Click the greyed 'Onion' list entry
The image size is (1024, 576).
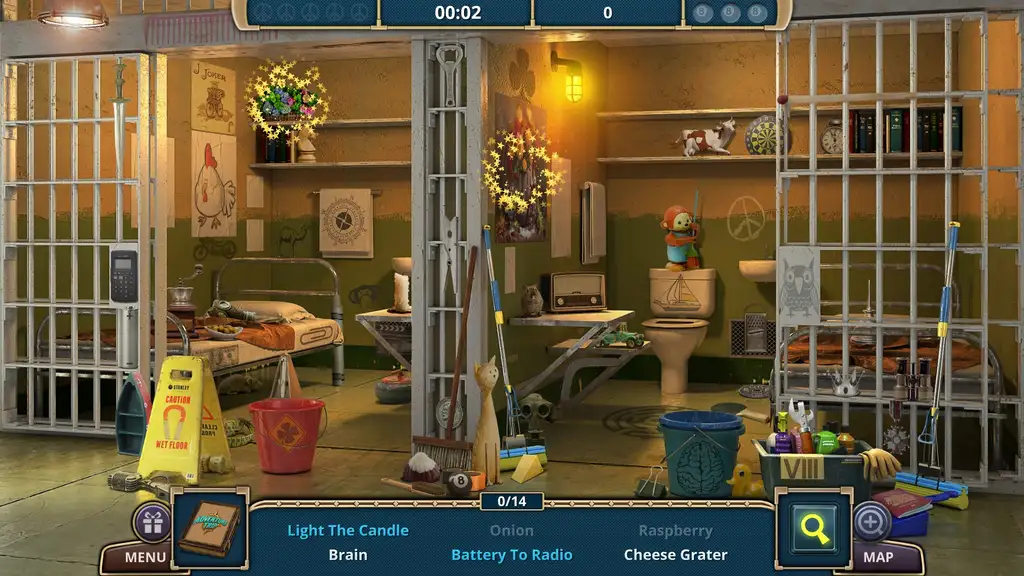point(512,531)
